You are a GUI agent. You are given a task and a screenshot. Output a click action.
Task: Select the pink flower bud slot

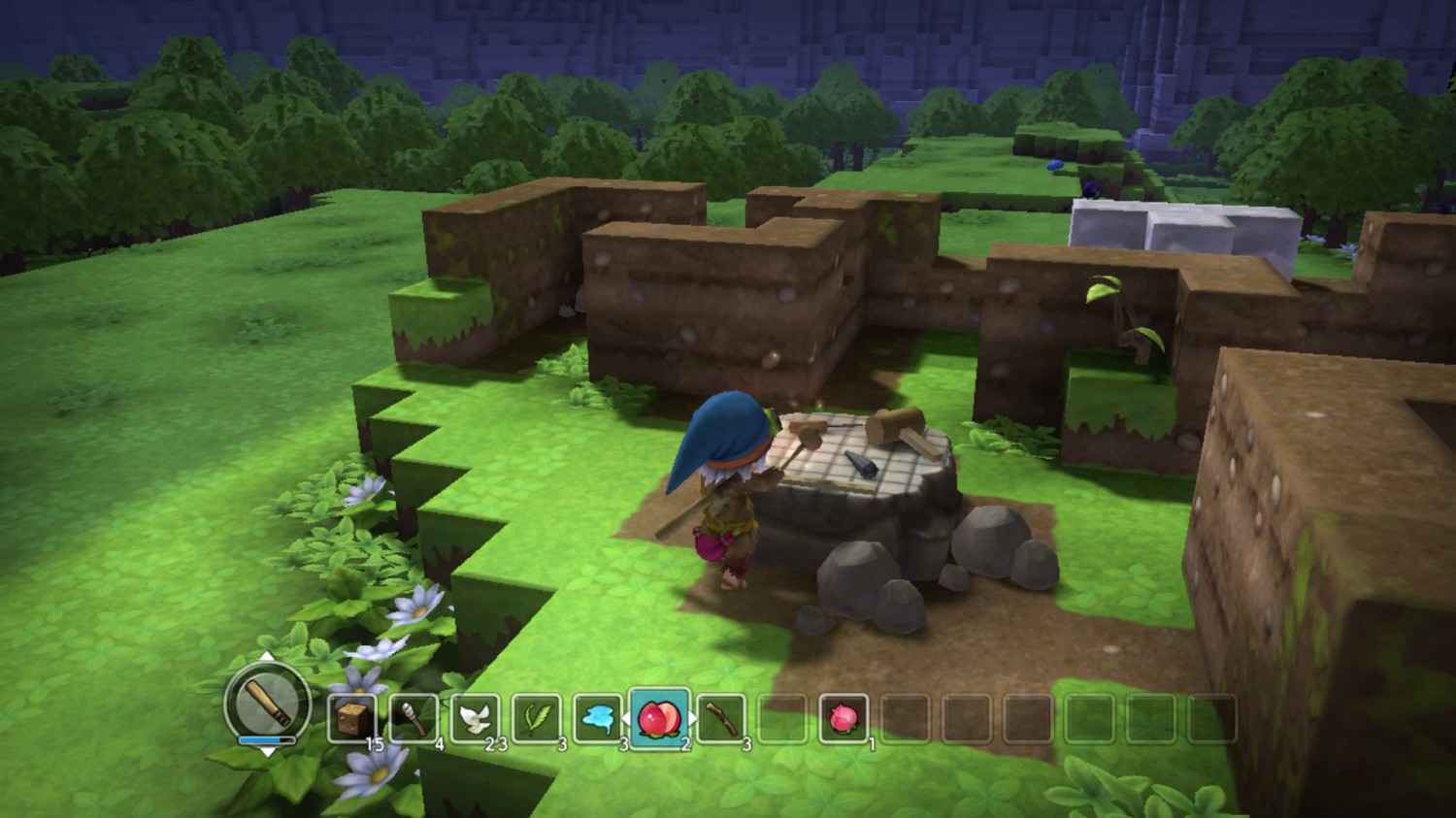click(843, 719)
